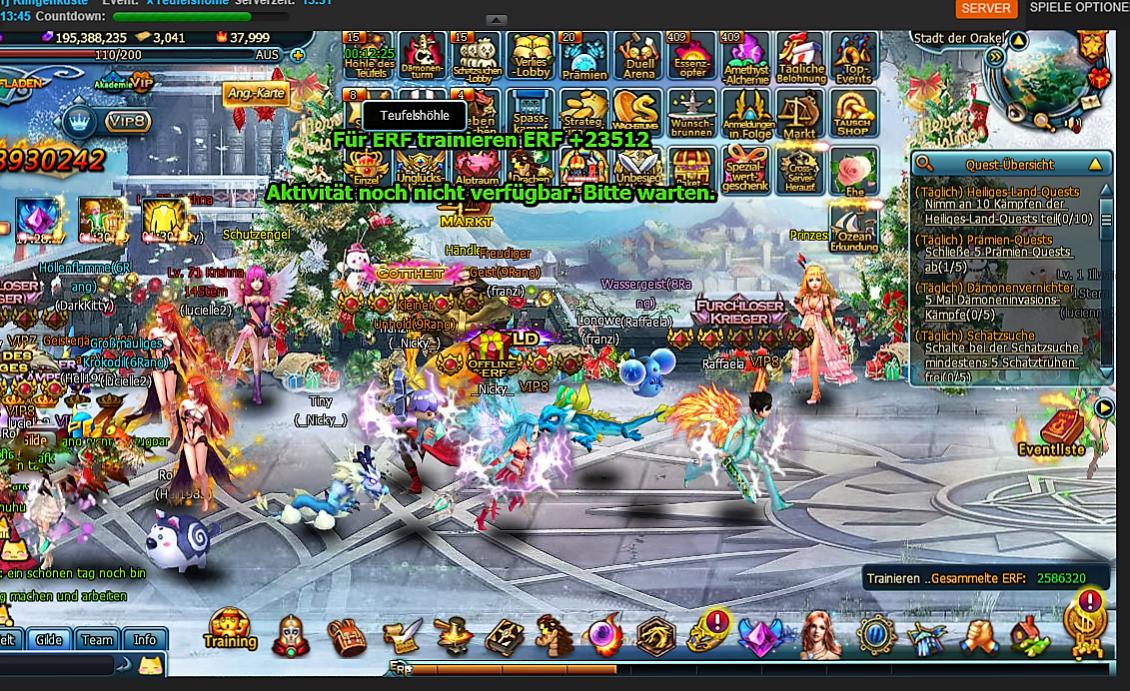Click the Training button
Viewport: 1130px width, 691px height.
tap(230, 629)
